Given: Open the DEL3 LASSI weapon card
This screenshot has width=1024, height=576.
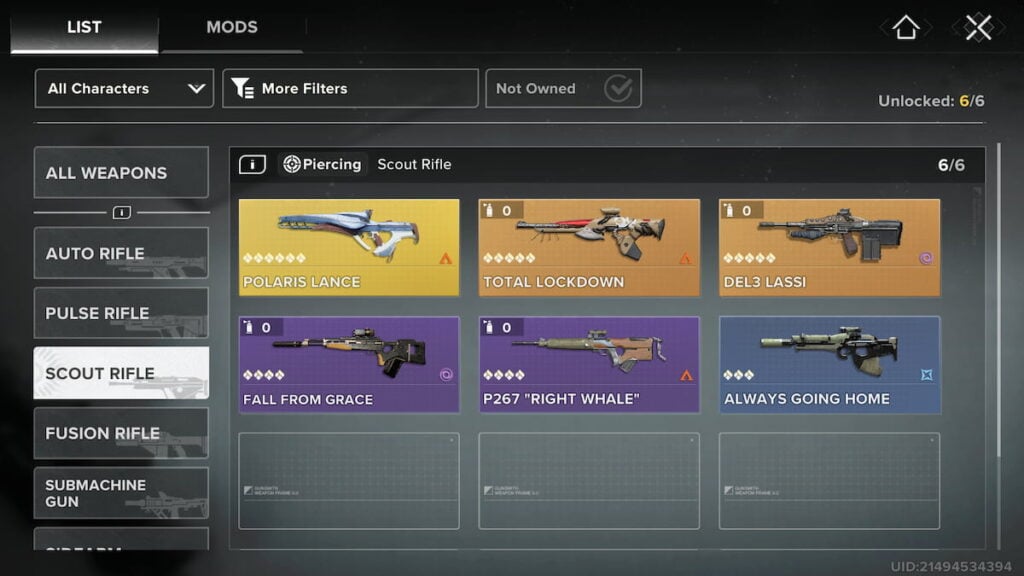Looking at the screenshot, I should click(829, 247).
